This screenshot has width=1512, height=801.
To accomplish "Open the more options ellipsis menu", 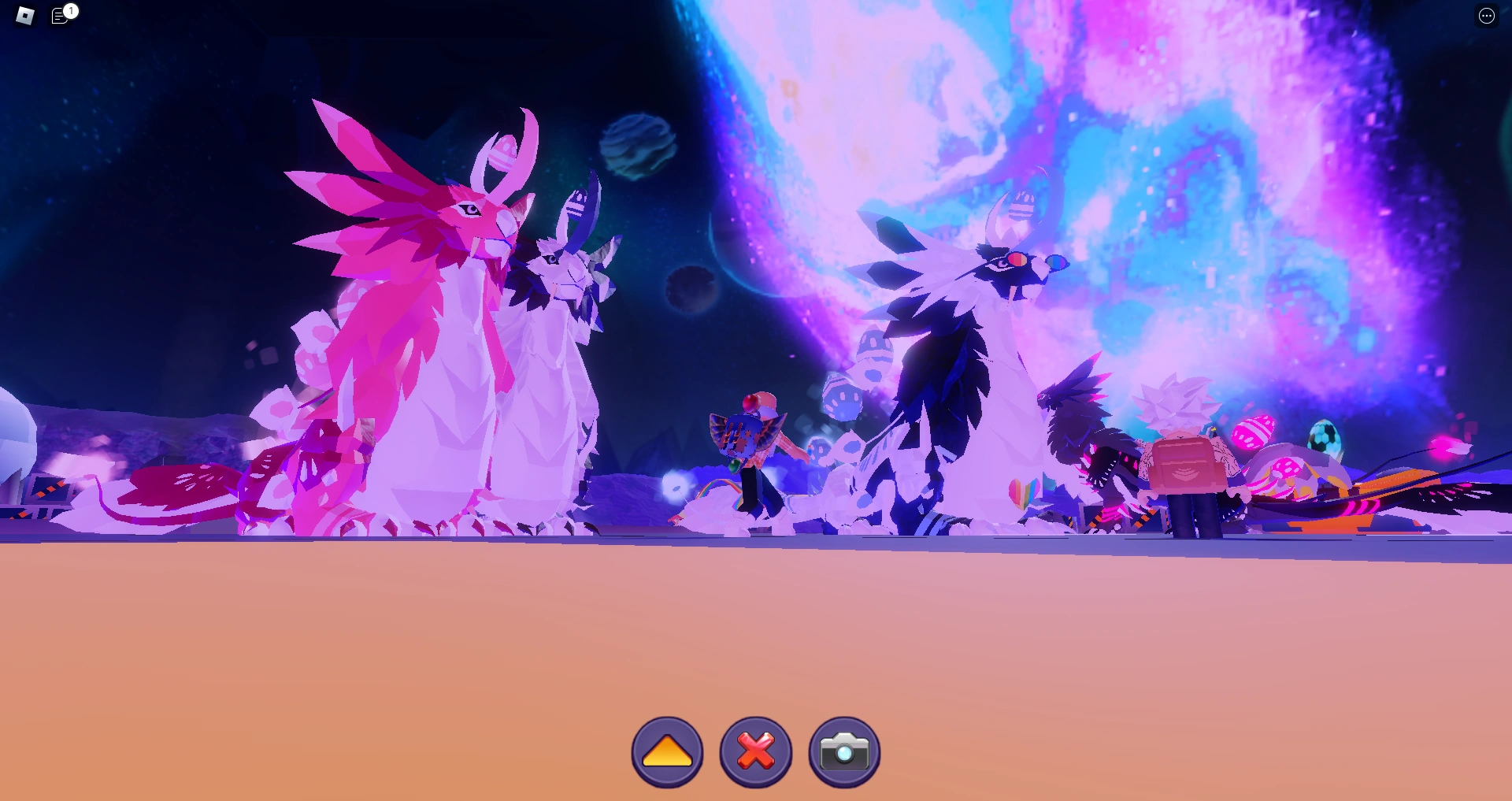I will pos(1487,15).
